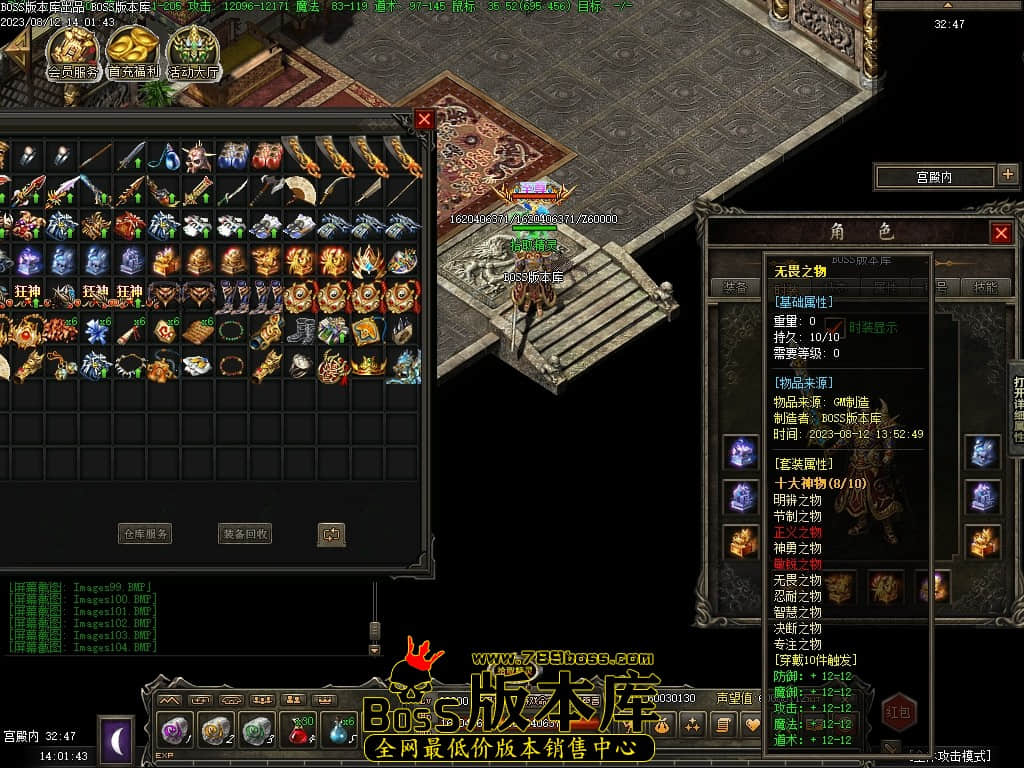The width and height of the screenshot is (1024, 768).
Task: Close the 角色 character window
Action: click(1000, 233)
